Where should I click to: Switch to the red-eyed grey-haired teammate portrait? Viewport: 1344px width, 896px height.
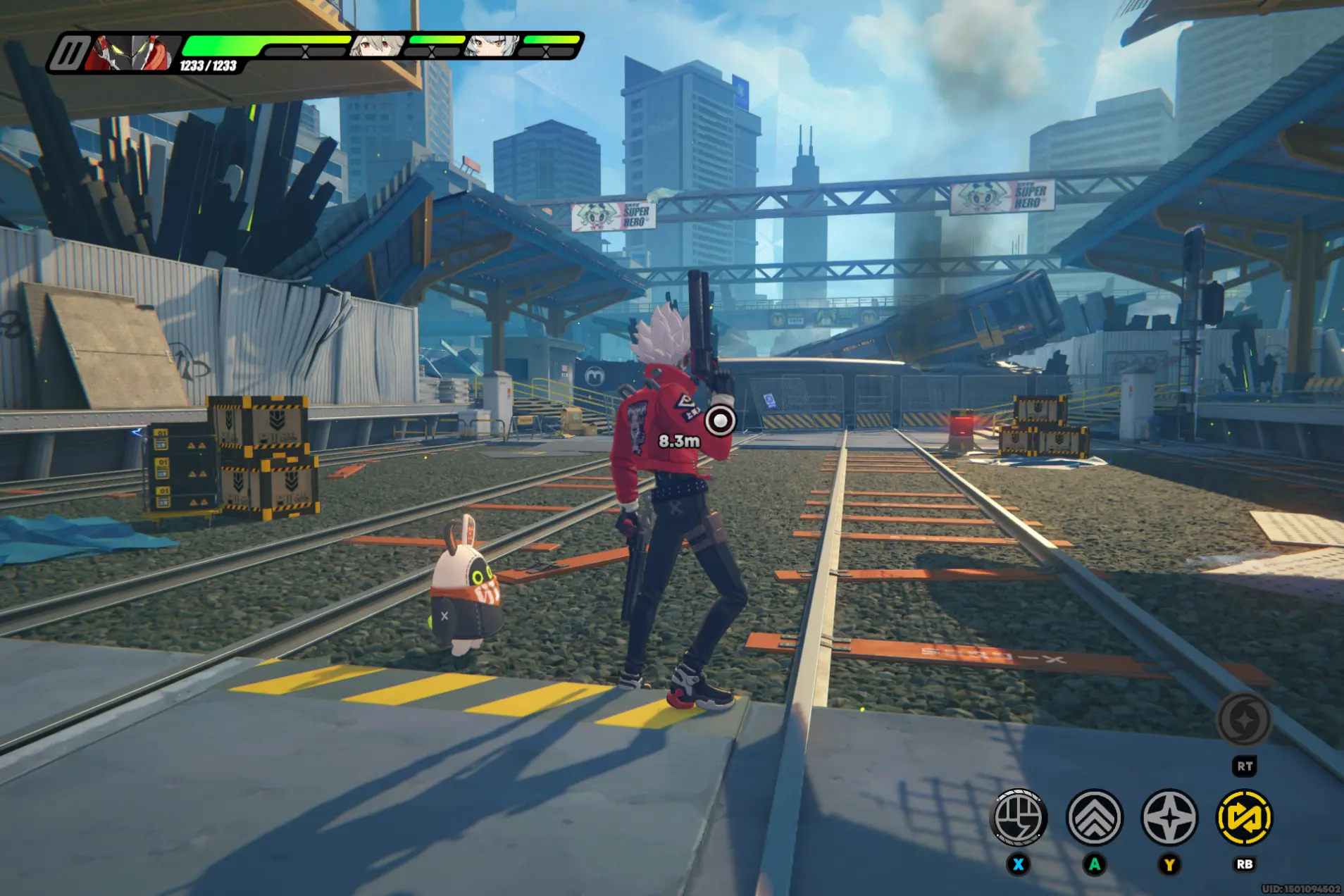pyautogui.click(x=378, y=46)
